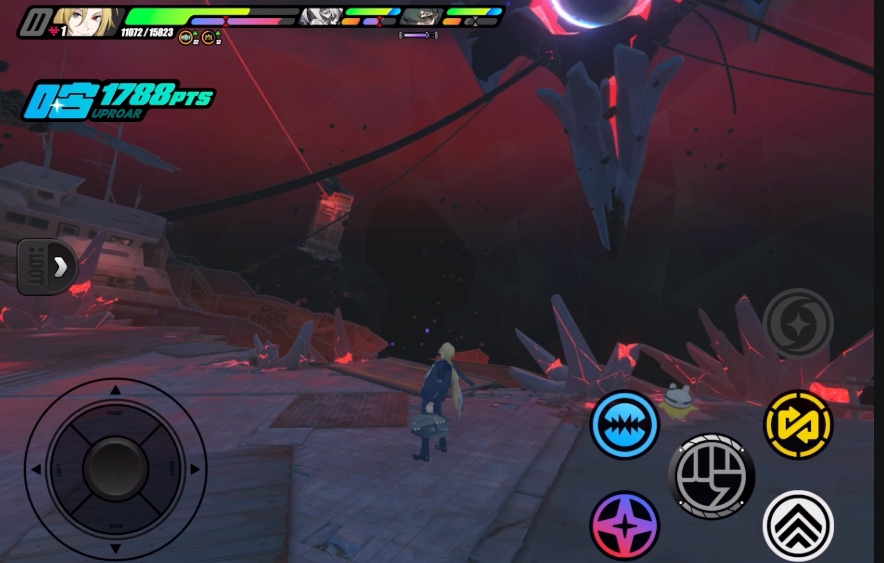The image size is (884, 563).
Task: Tap the yellow switch character button
Action: (x=798, y=424)
